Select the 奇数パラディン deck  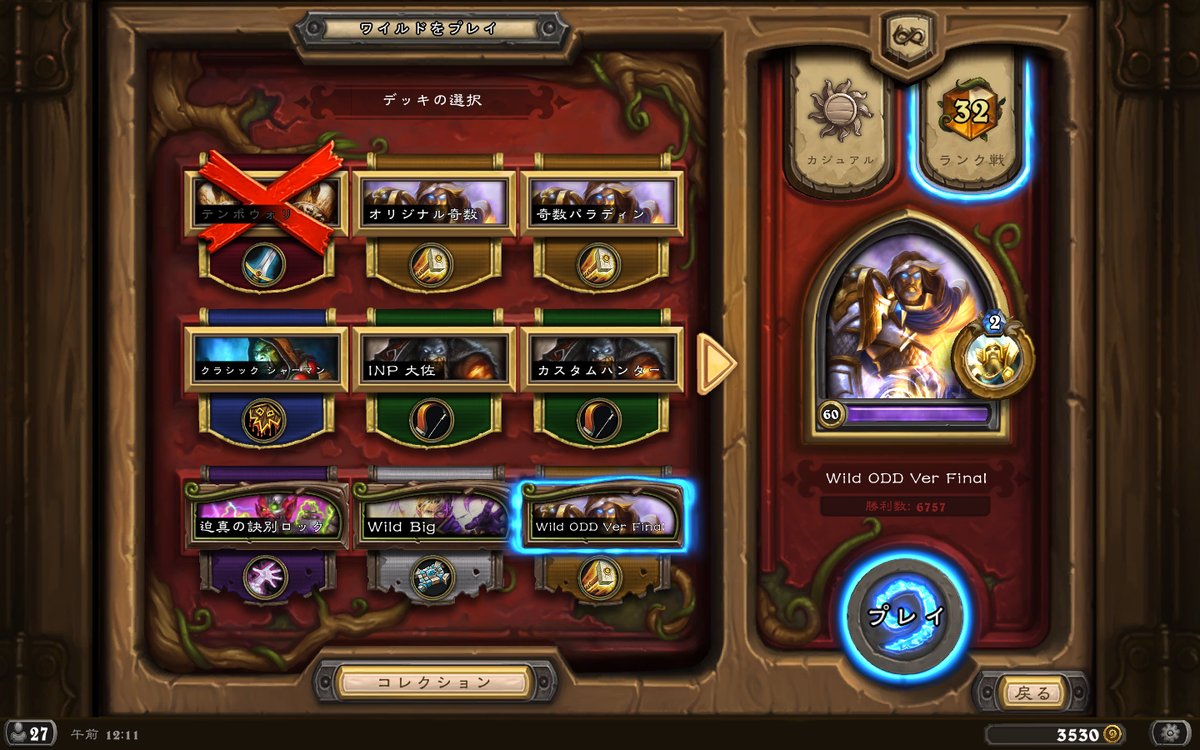pos(600,204)
